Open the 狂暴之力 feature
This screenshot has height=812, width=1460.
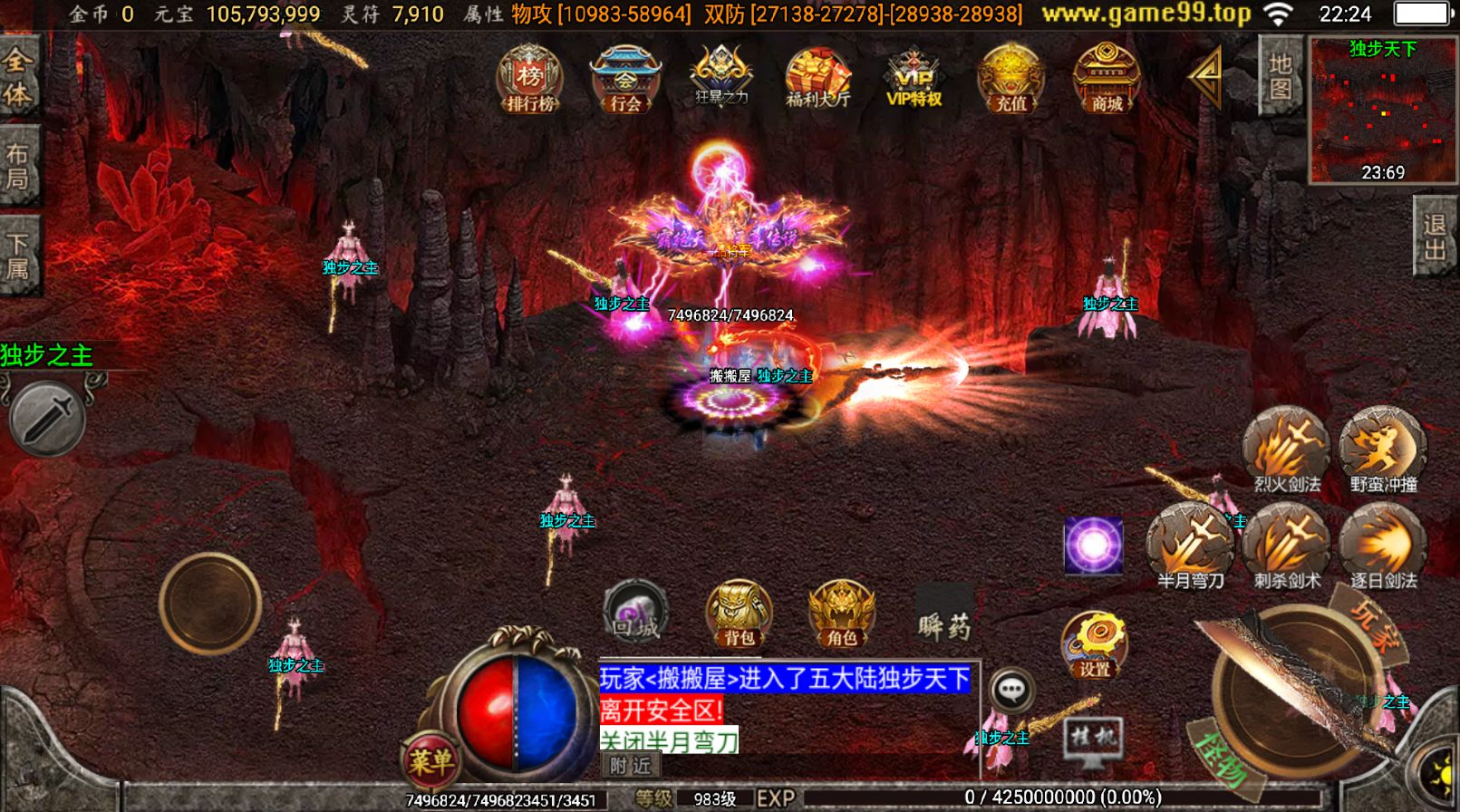[x=721, y=77]
